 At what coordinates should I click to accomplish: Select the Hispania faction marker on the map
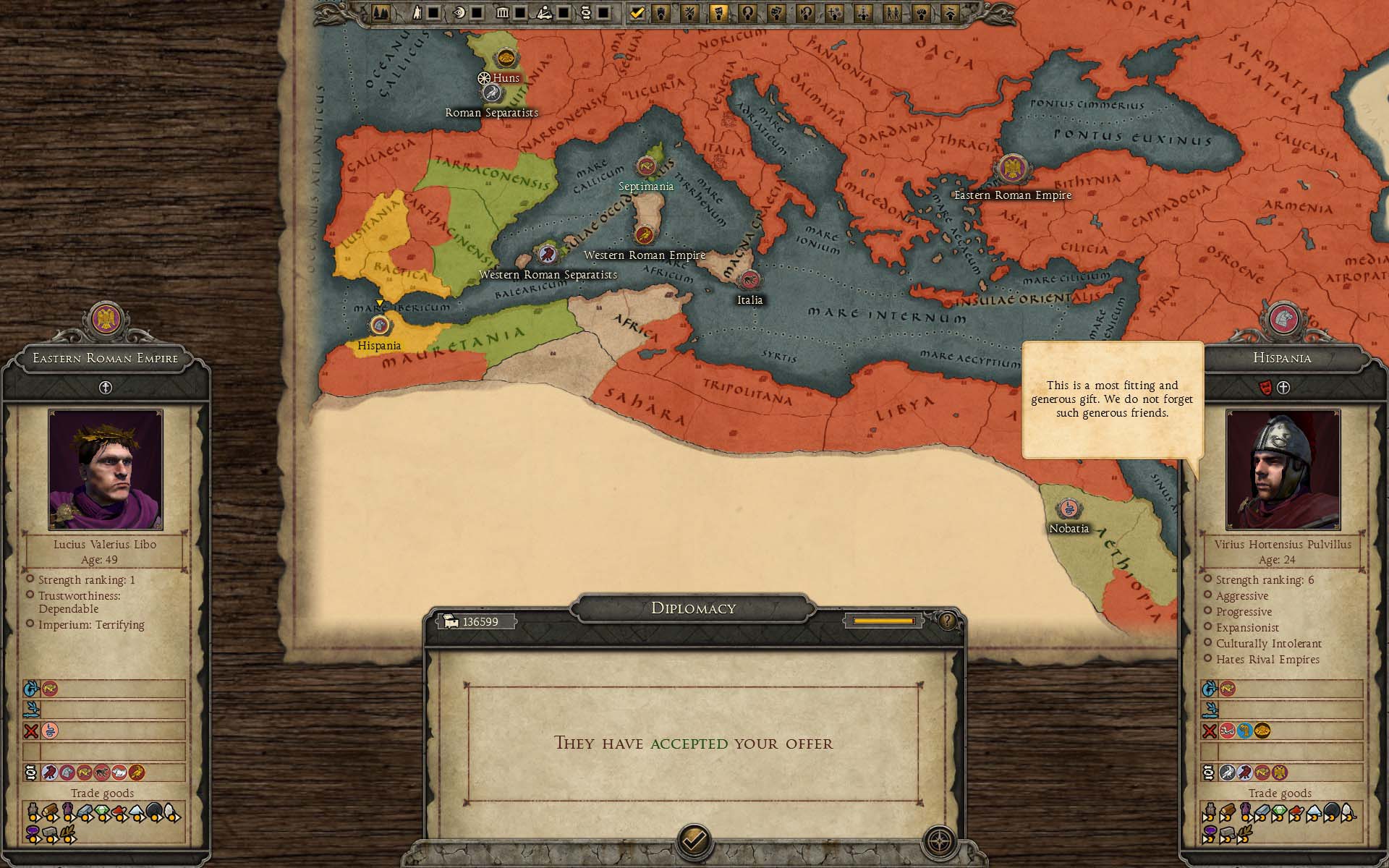click(380, 325)
